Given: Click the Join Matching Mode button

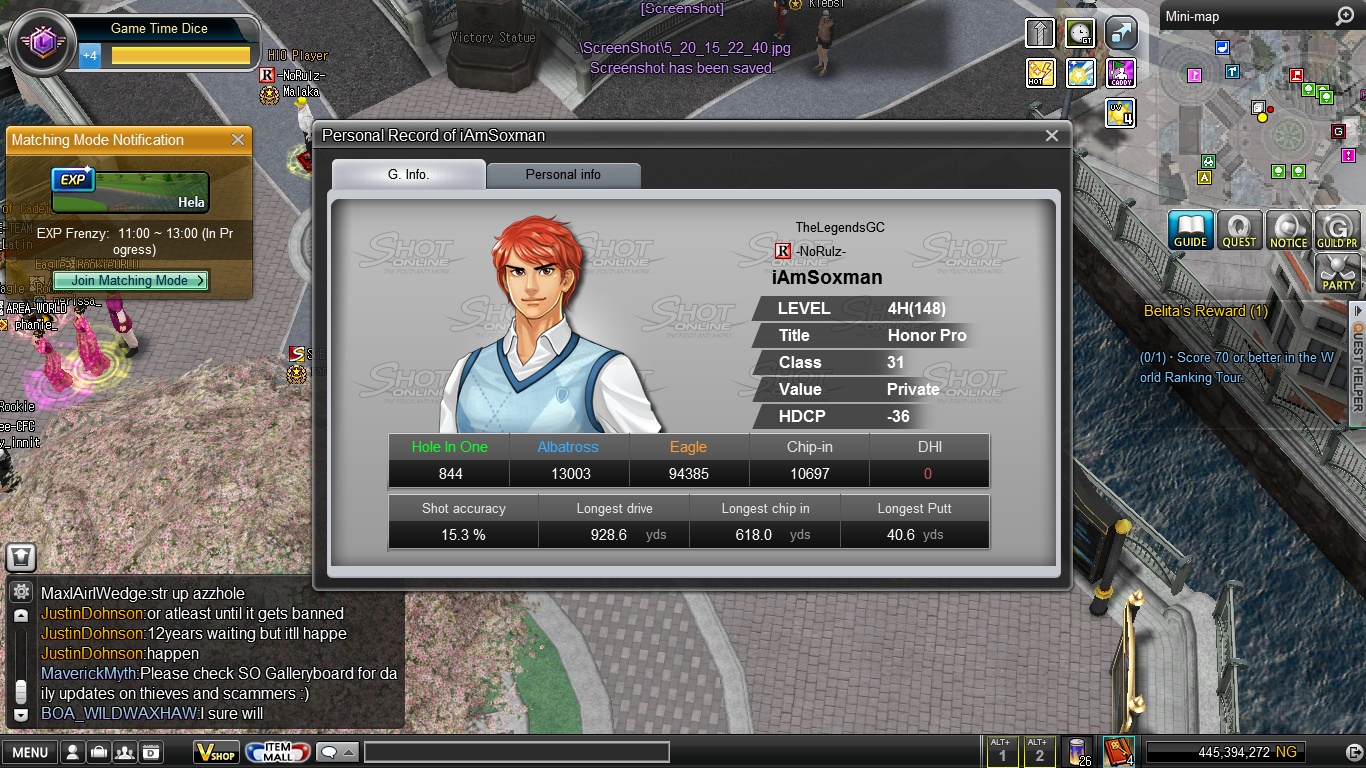Looking at the screenshot, I should (130, 281).
